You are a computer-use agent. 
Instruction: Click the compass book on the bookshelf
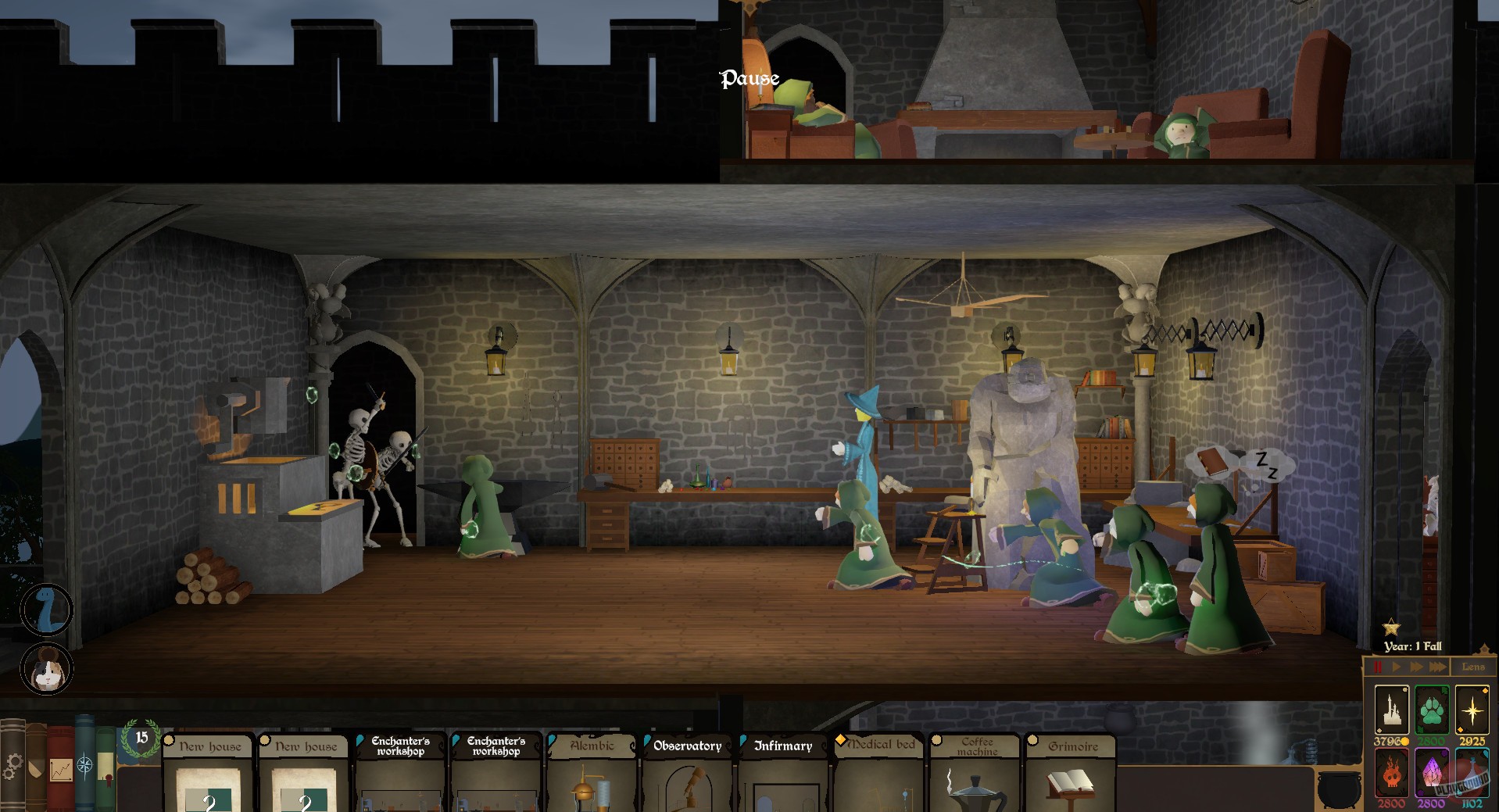85,764
